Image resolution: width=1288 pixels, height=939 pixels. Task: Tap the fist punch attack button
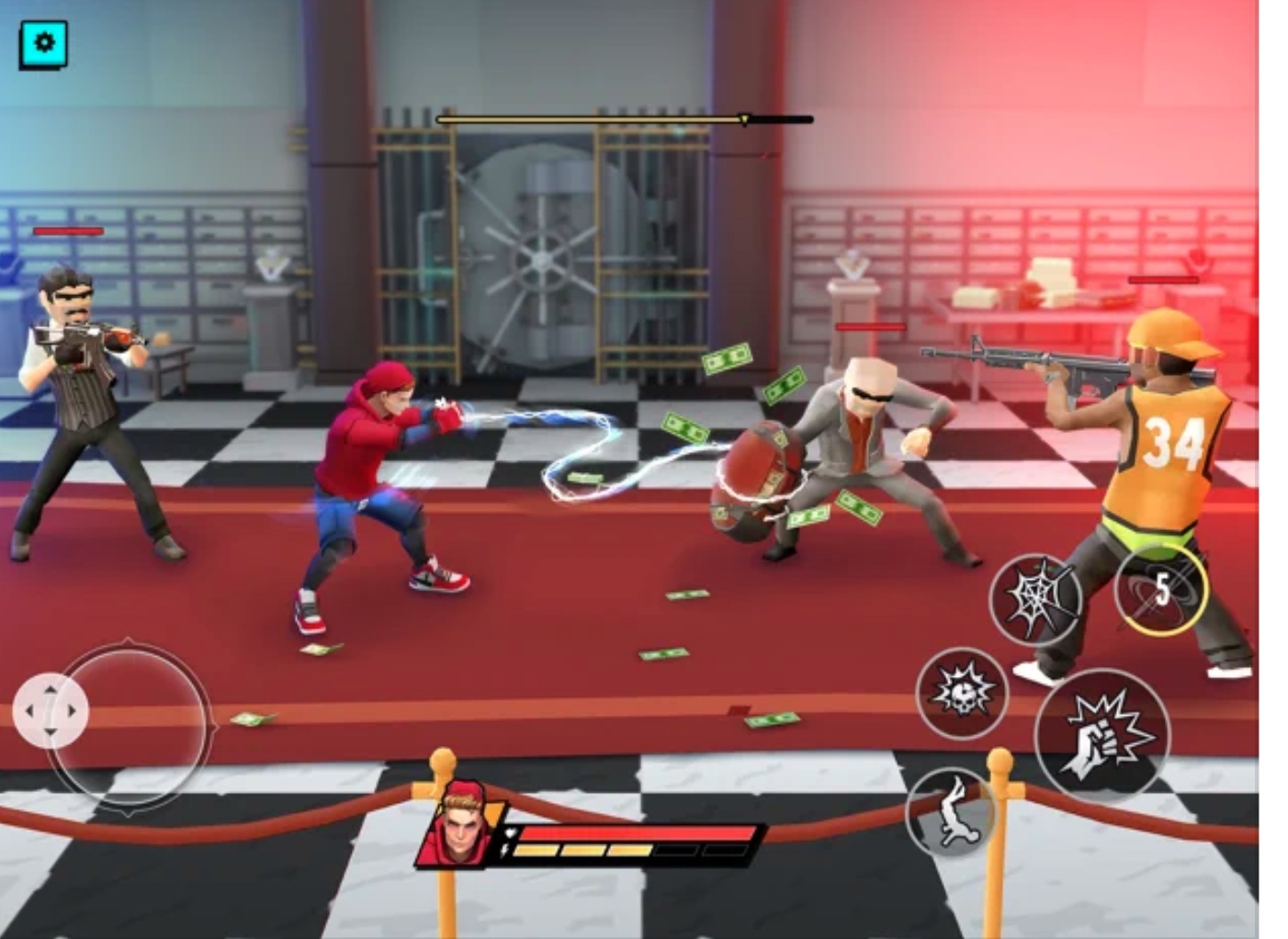point(1102,734)
